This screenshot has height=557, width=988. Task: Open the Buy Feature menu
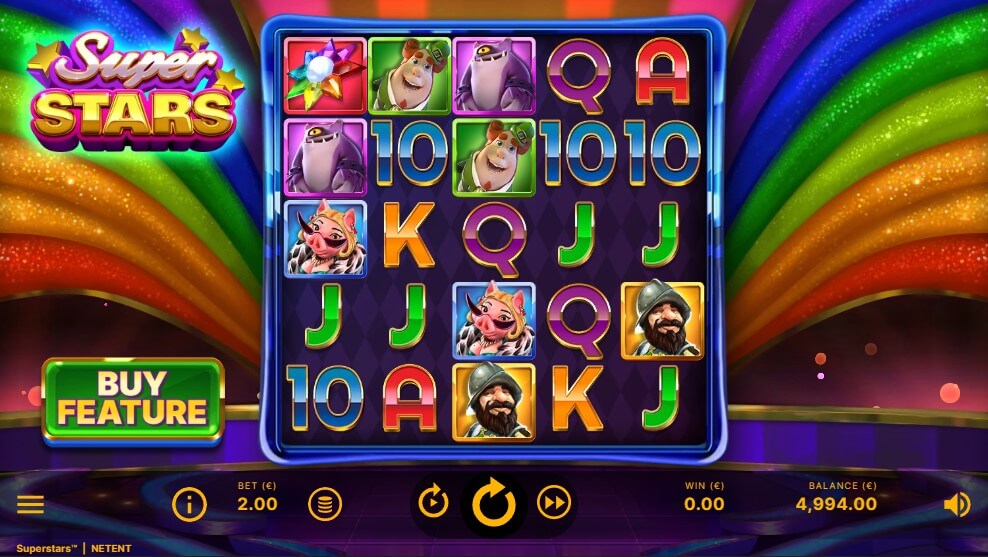[133, 399]
